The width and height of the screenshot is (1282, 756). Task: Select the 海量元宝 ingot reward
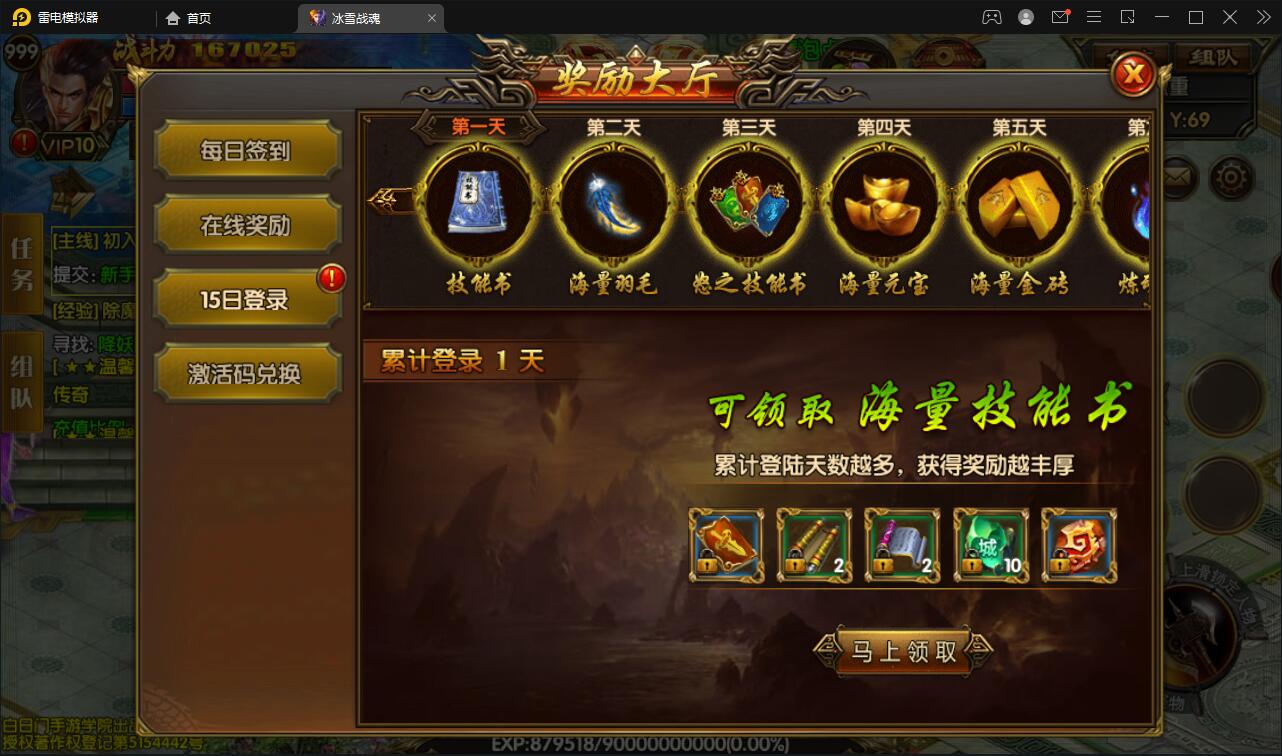pyautogui.click(x=883, y=200)
